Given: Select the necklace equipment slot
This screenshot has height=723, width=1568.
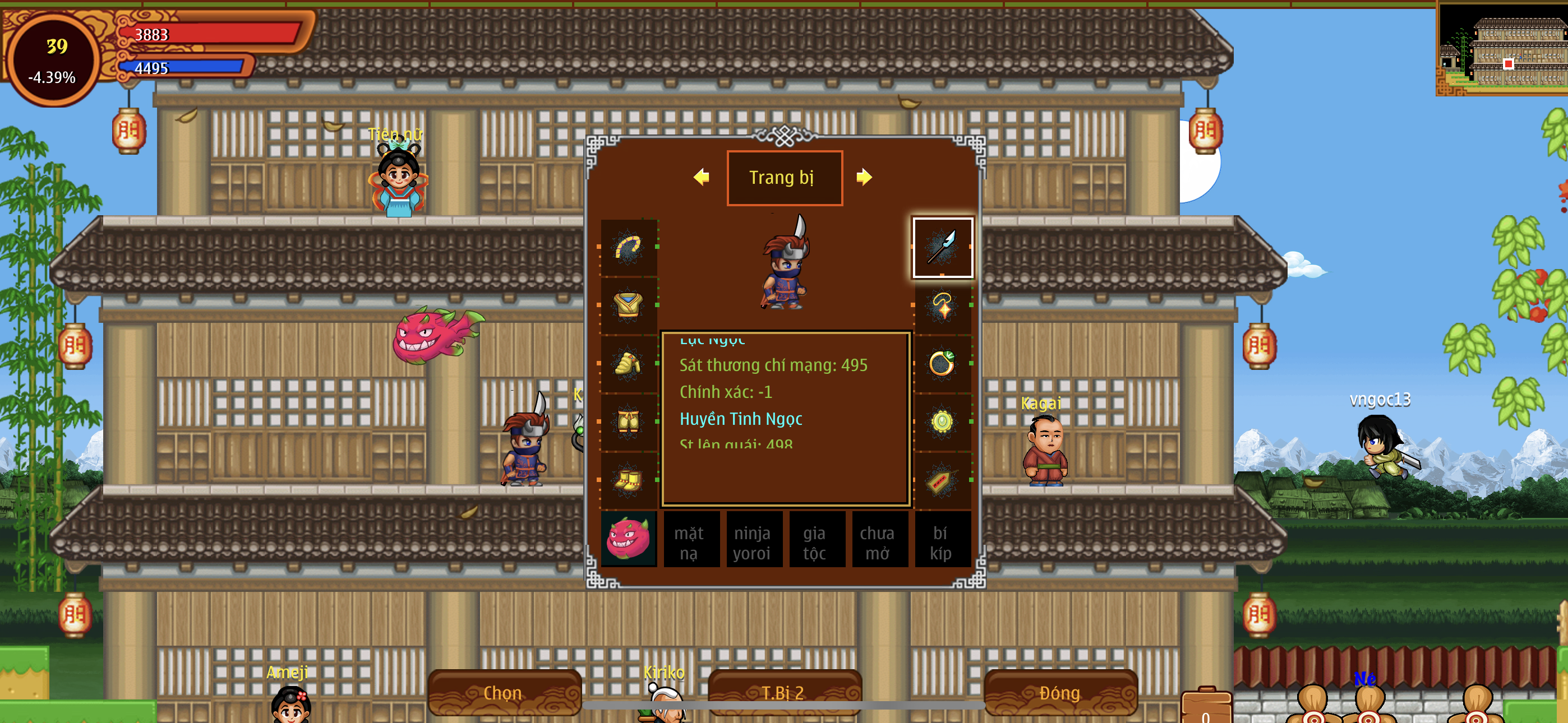Looking at the screenshot, I should point(942,305).
